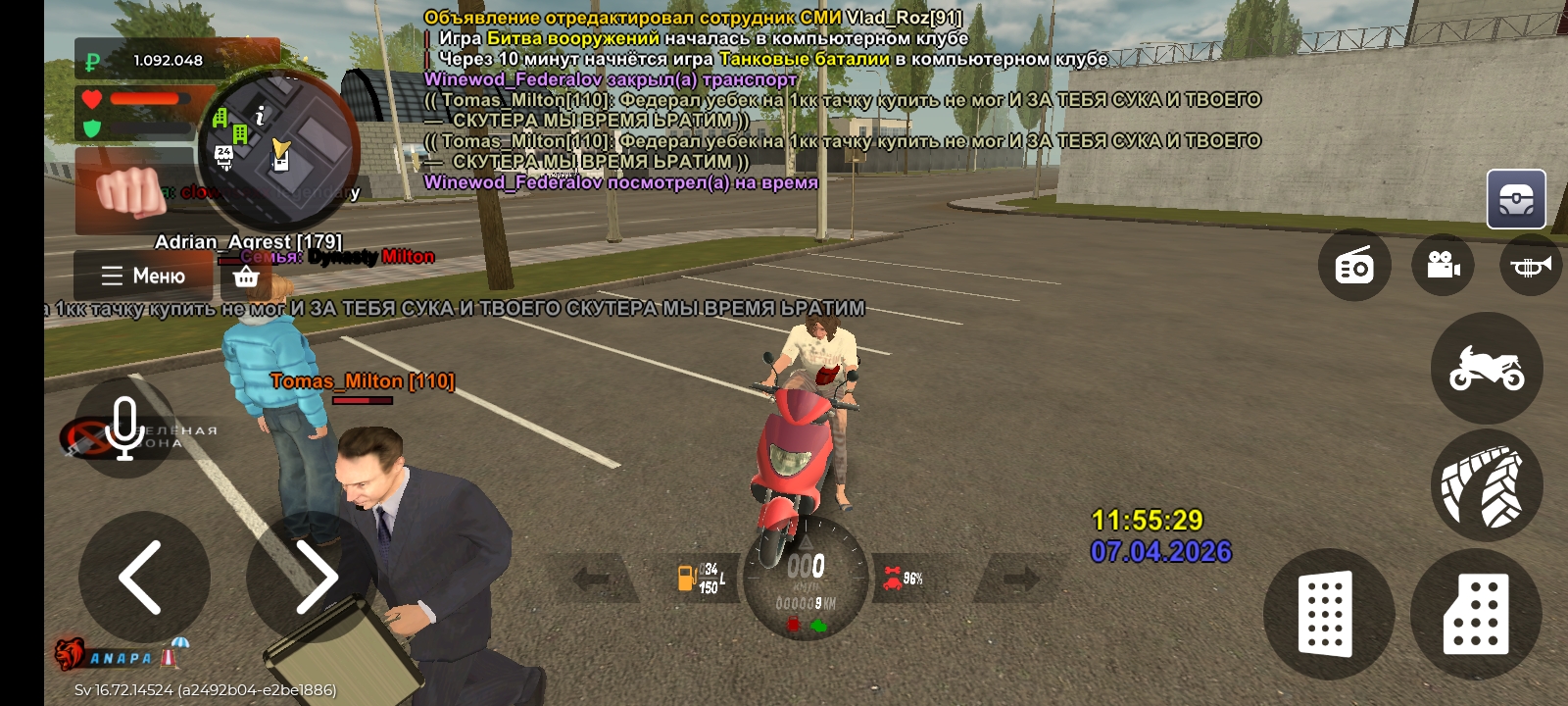Turn on the radio button
1568x706 pixels.
1354,265
